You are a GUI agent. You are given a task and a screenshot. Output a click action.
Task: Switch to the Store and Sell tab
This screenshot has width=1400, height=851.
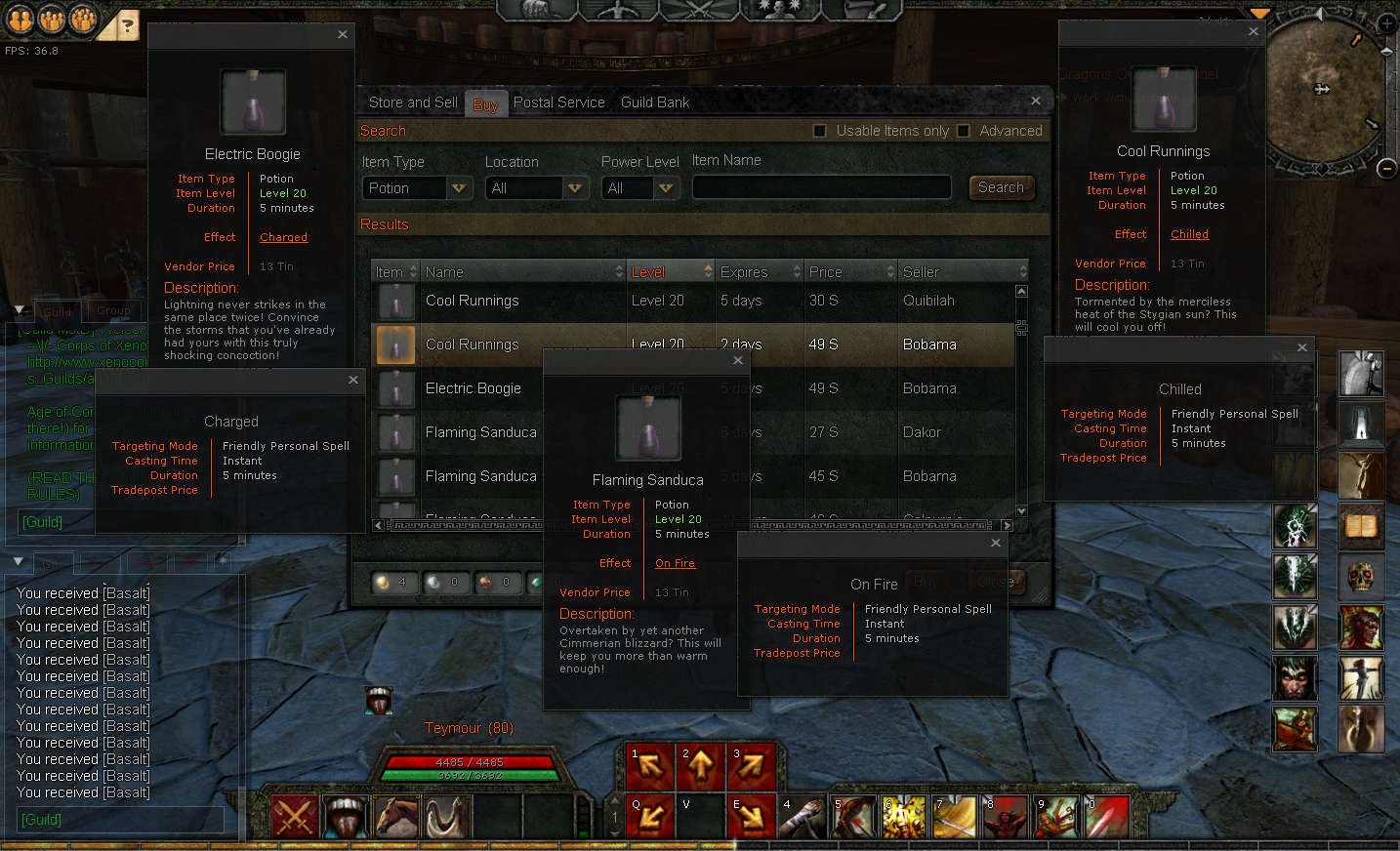click(412, 101)
